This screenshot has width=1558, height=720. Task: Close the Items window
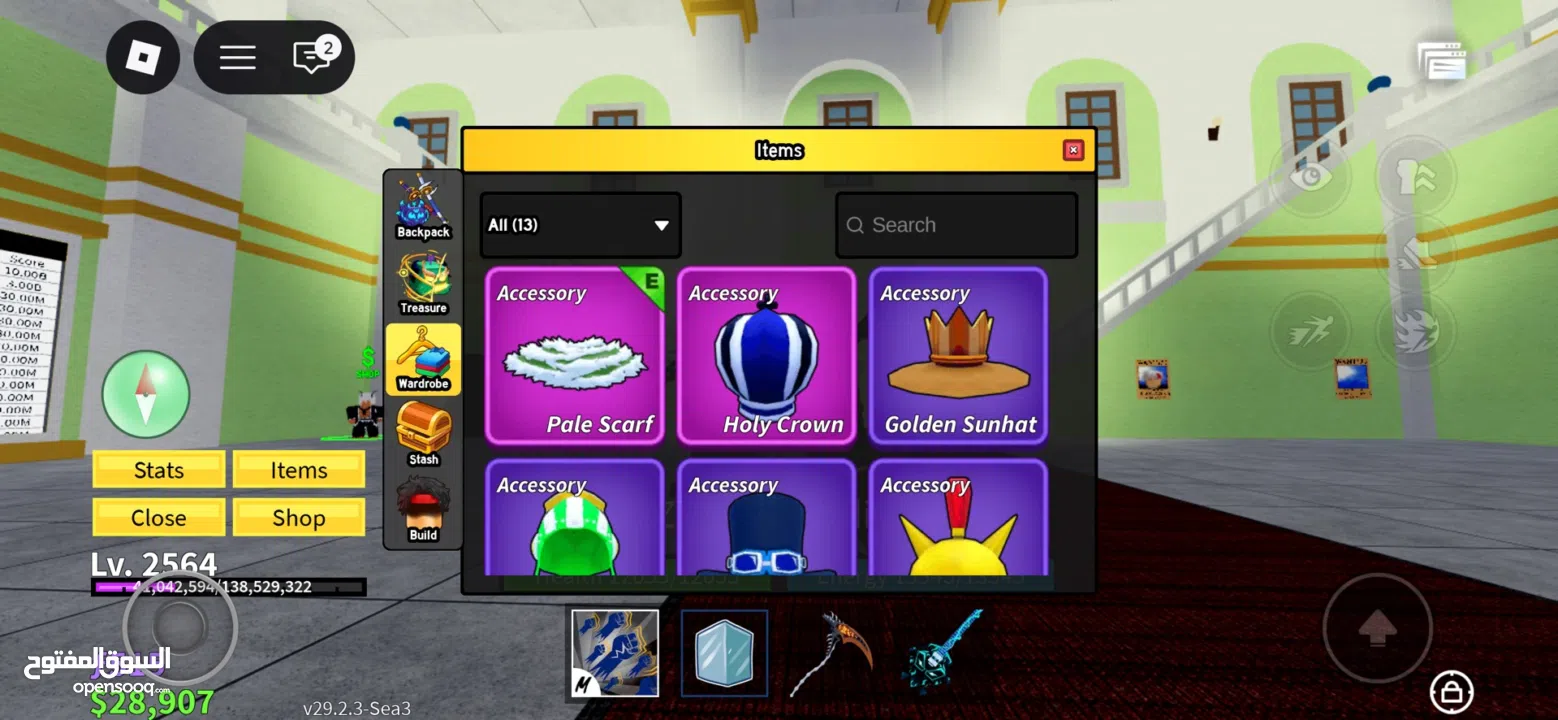click(x=1073, y=151)
